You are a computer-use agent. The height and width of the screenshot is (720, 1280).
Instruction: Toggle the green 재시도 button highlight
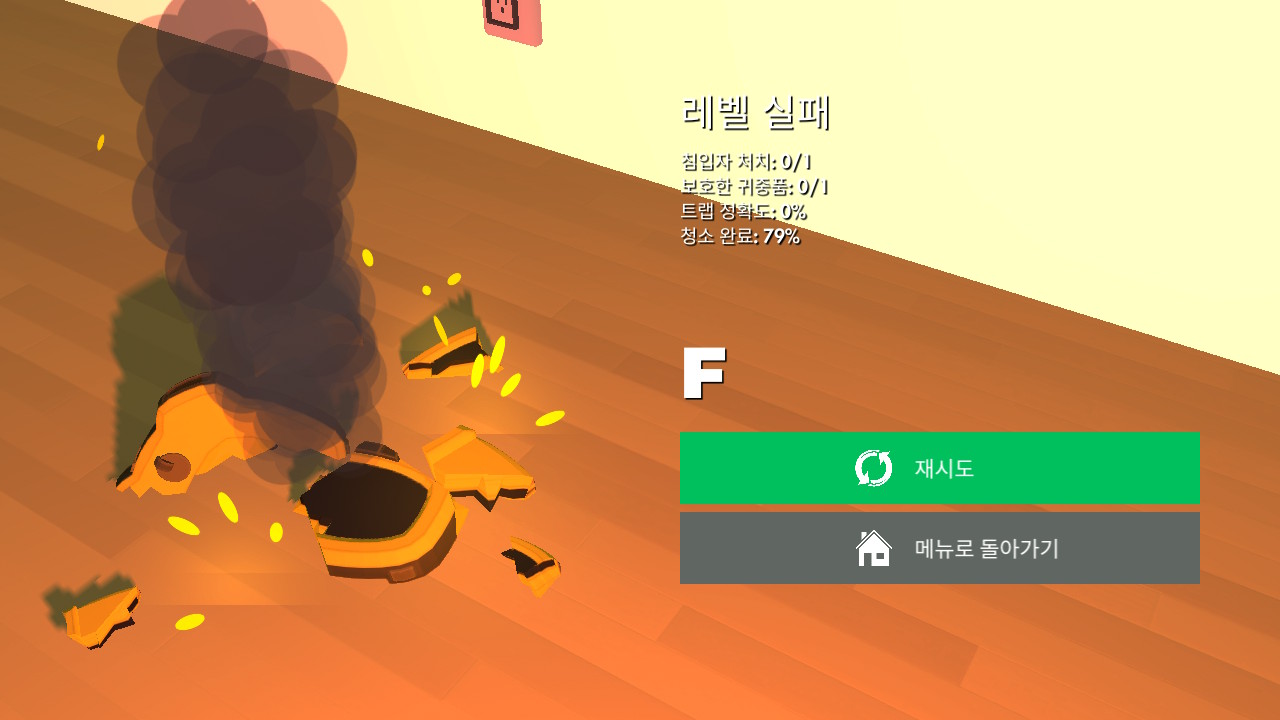click(940, 467)
